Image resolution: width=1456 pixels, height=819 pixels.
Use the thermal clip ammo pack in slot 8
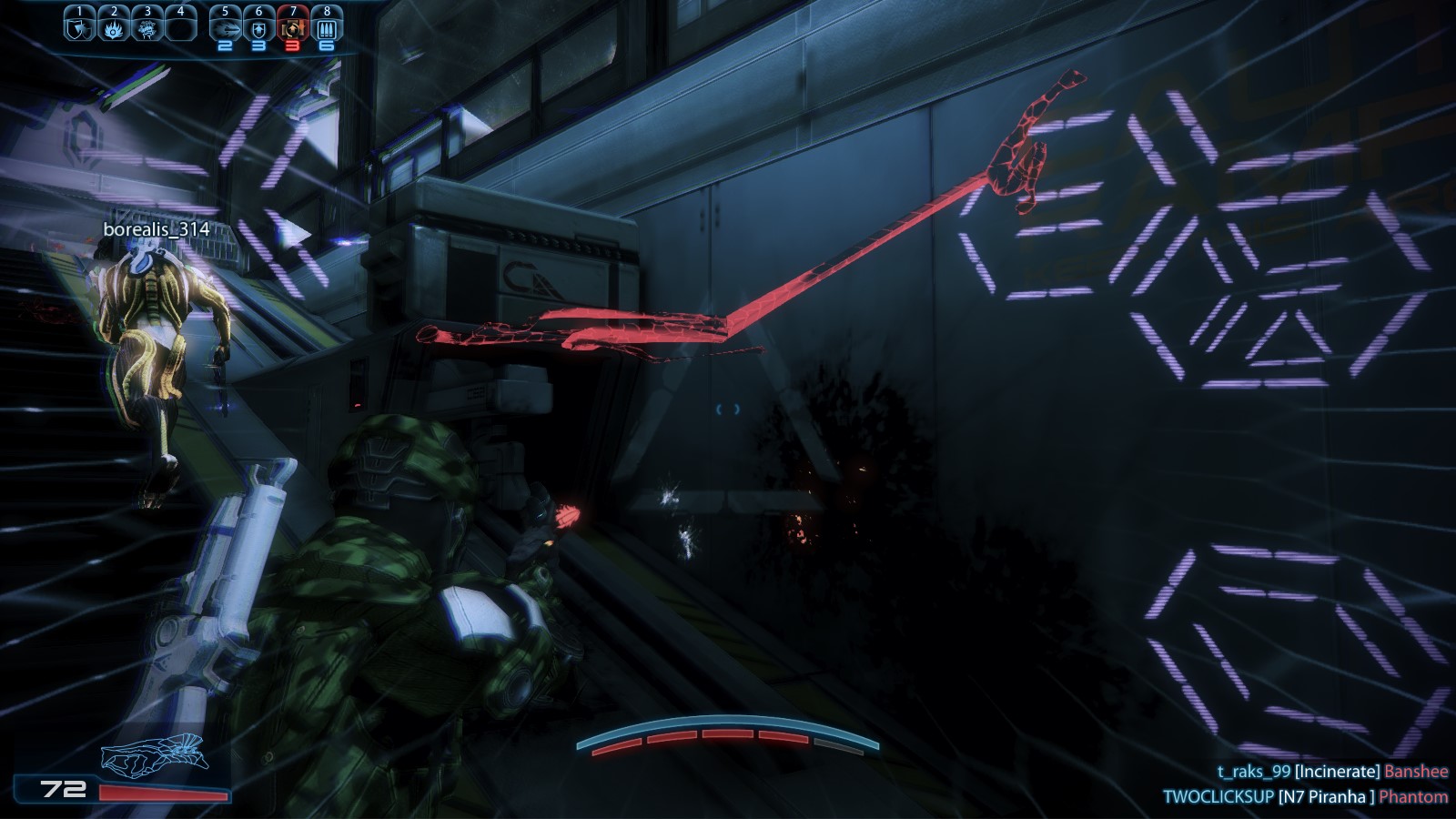[x=327, y=28]
